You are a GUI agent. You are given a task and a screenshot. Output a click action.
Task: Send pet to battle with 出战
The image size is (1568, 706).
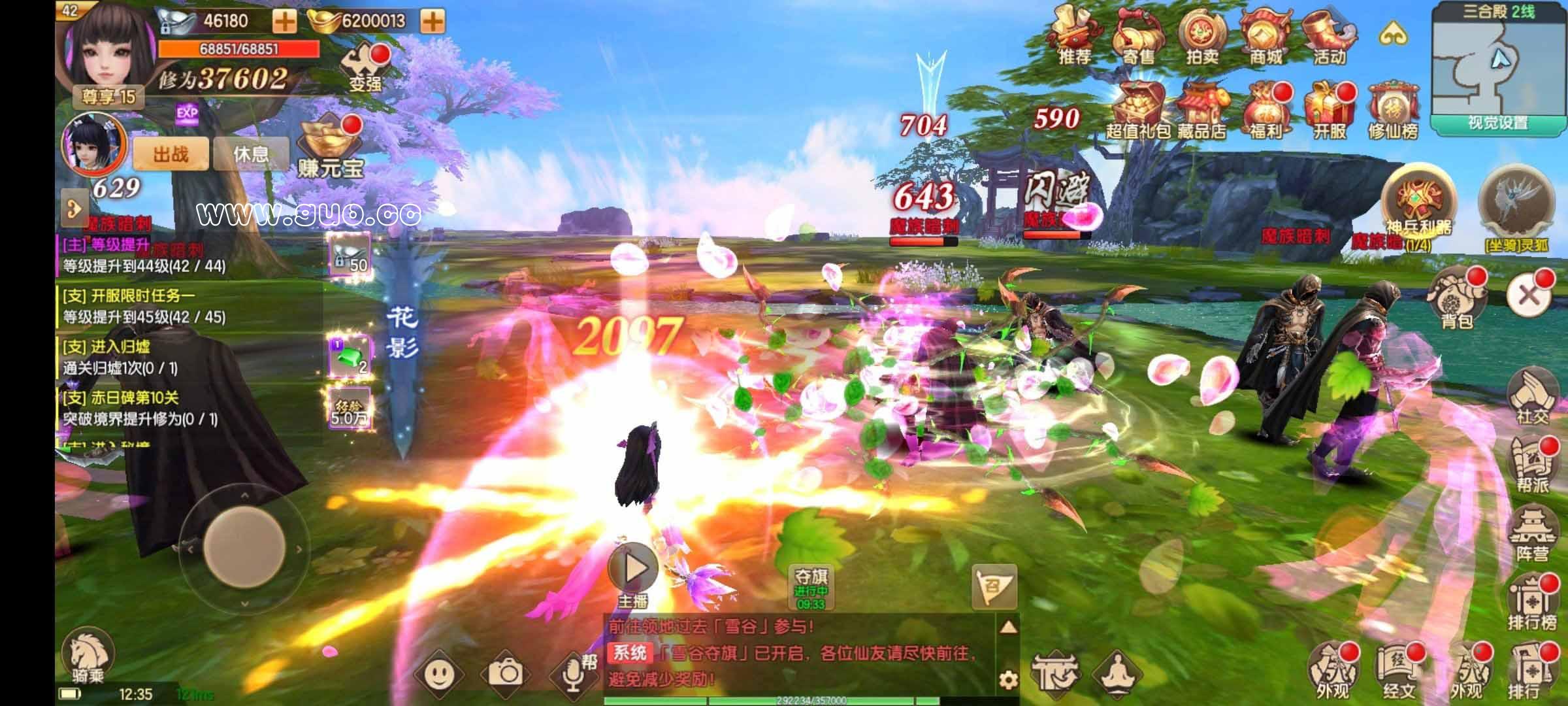[171, 155]
